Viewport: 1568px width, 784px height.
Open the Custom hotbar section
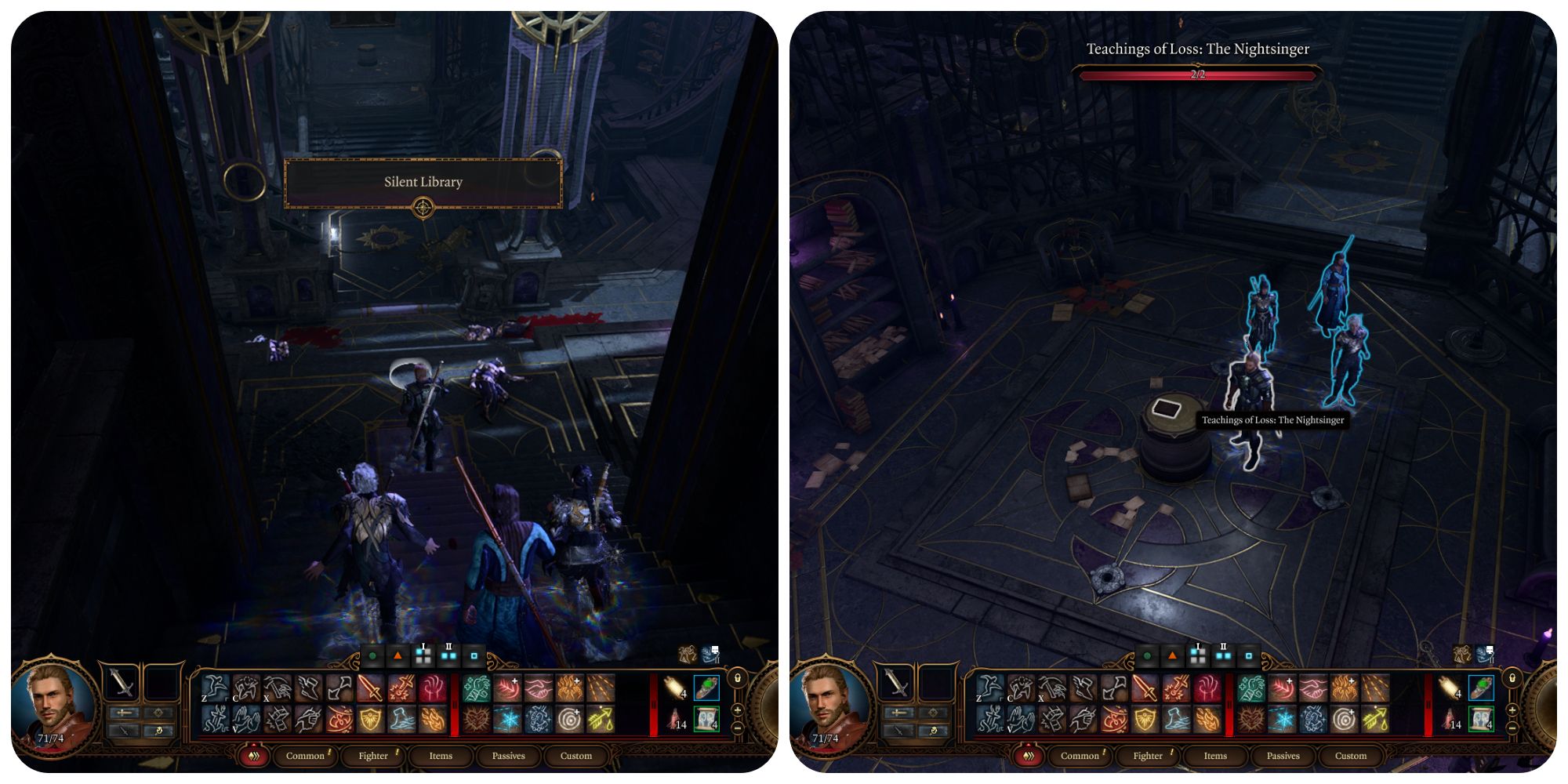575,756
